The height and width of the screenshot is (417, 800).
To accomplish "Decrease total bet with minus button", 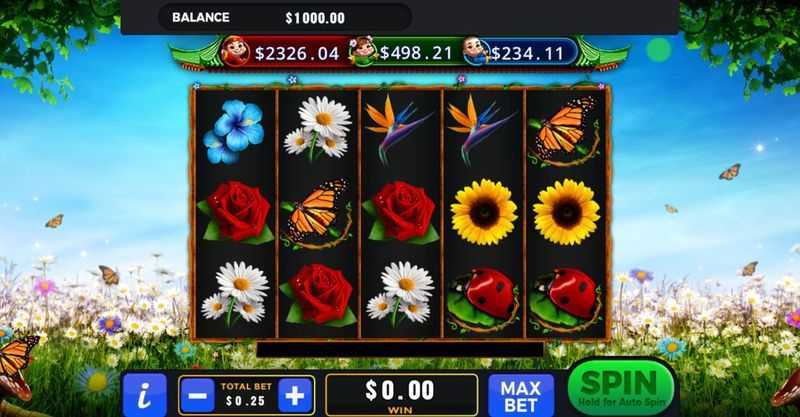I will [197, 394].
